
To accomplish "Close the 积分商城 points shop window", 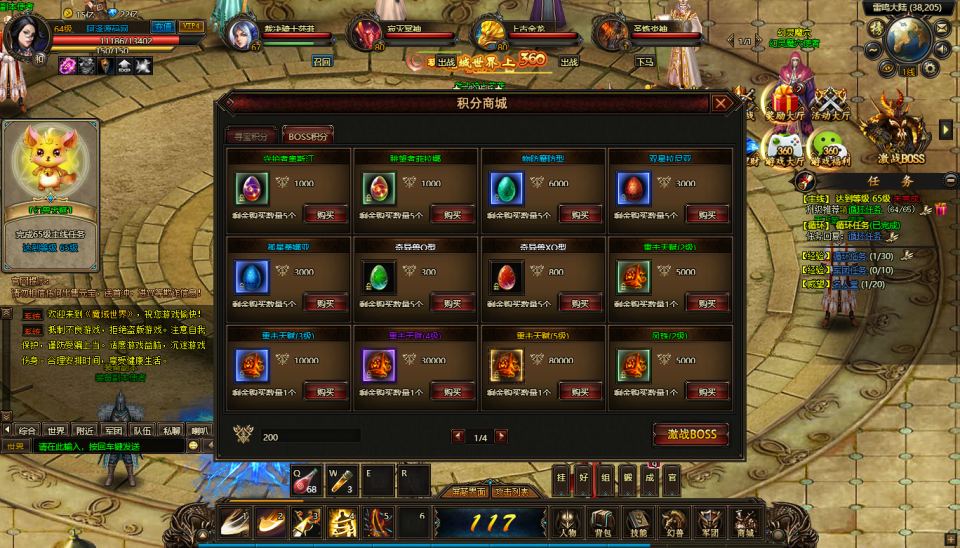I will [721, 103].
